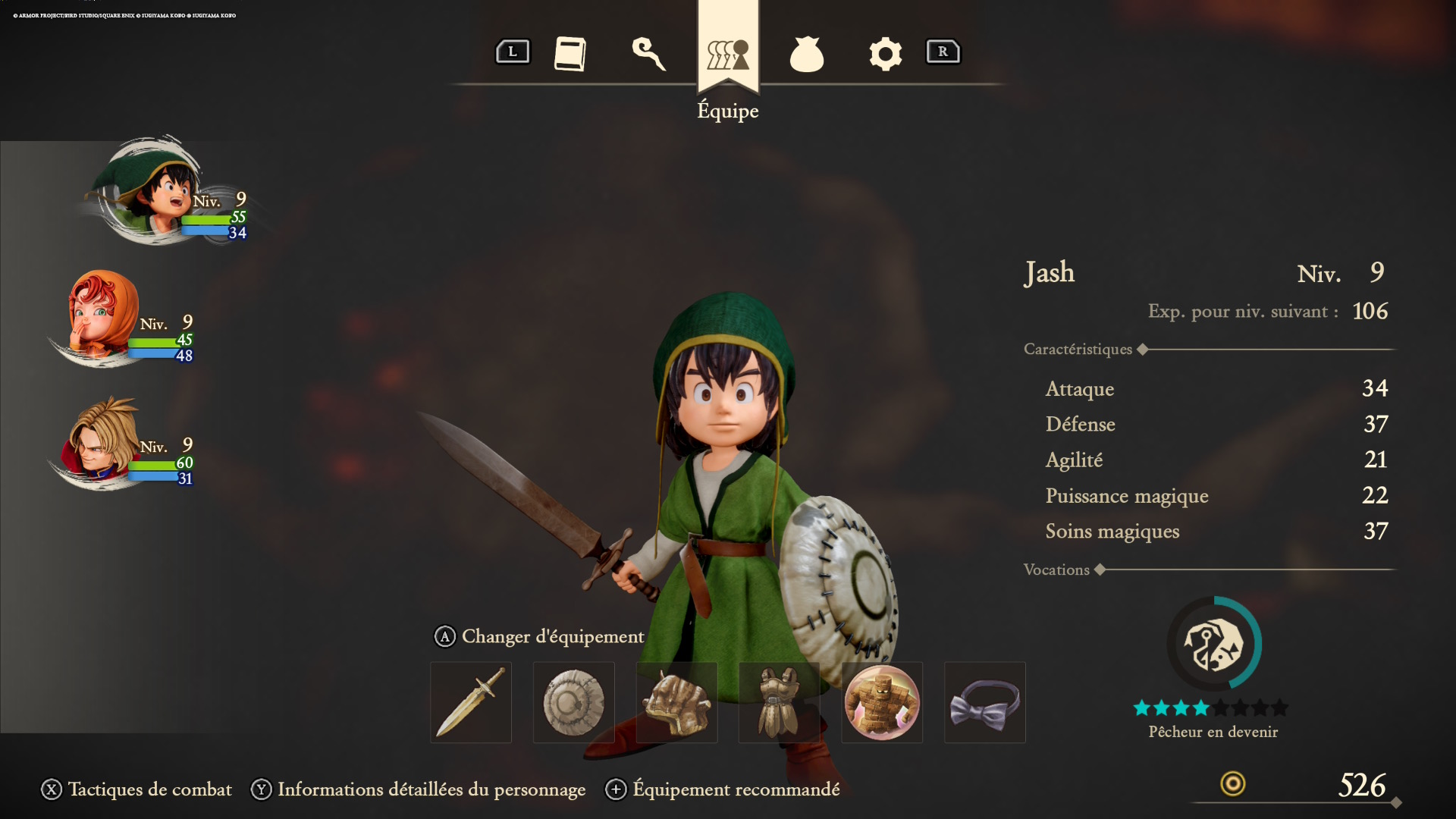Select the equipped helmet slot

(x=676, y=702)
